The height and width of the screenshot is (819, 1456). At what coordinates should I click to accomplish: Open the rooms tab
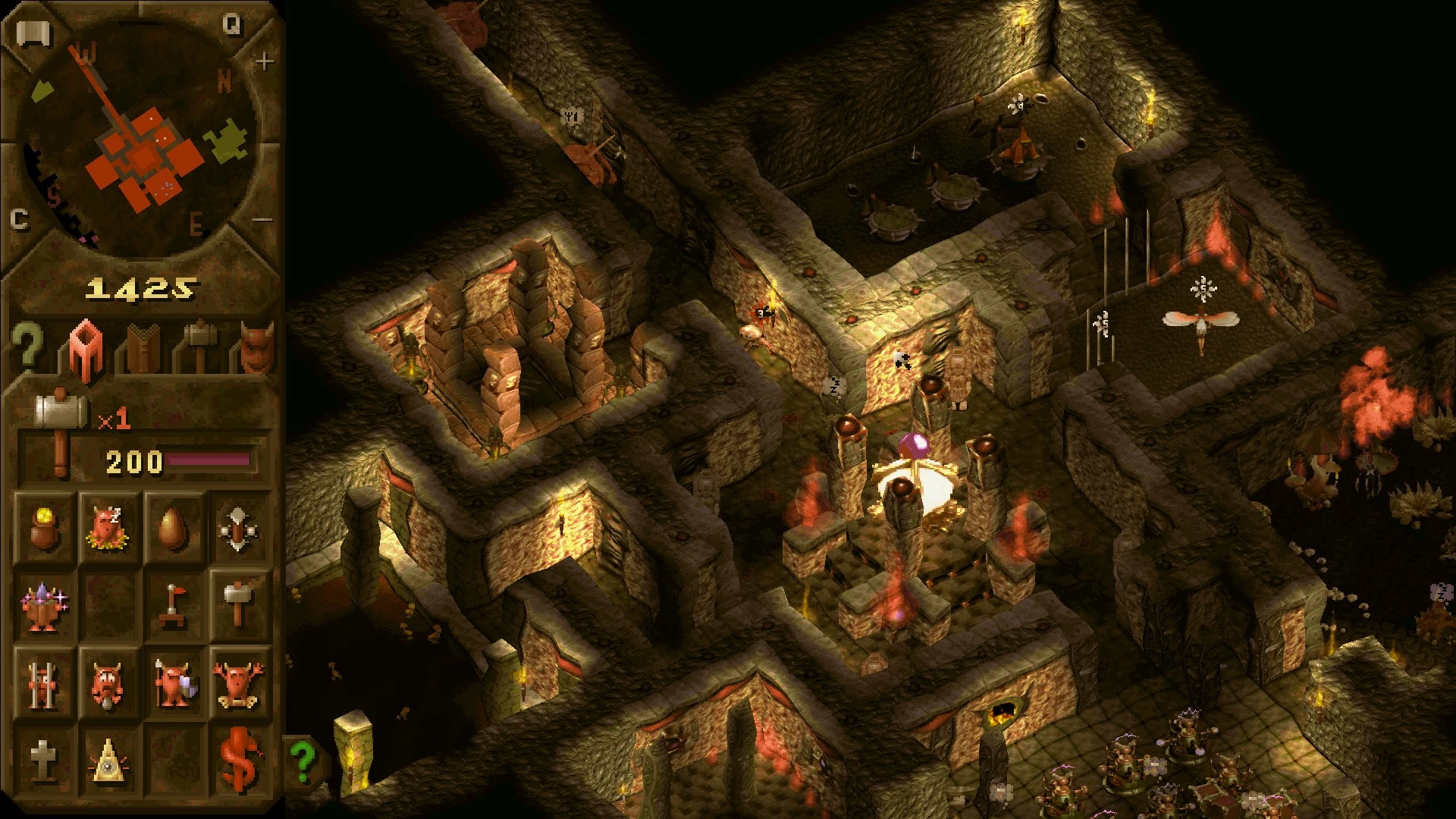point(86,349)
